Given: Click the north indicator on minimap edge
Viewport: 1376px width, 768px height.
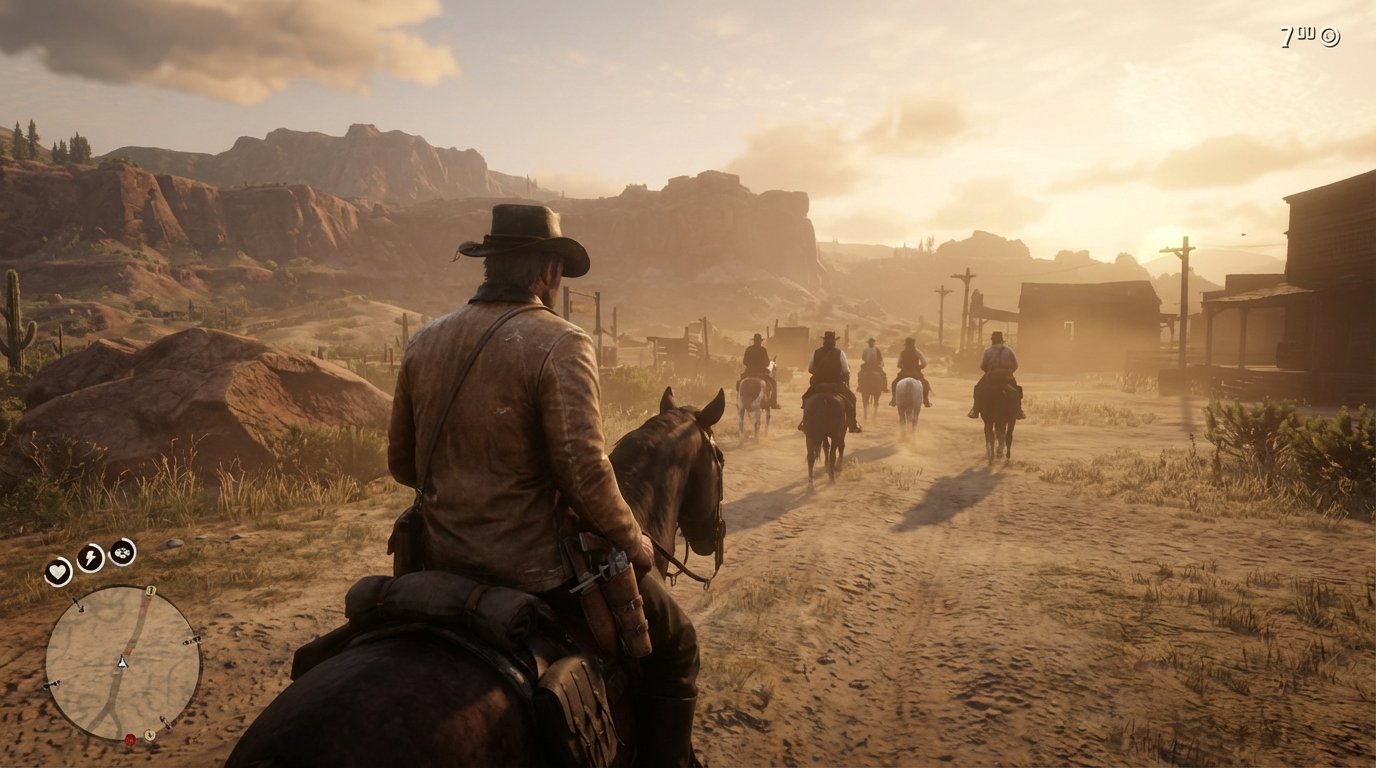Looking at the screenshot, I should (79, 606).
